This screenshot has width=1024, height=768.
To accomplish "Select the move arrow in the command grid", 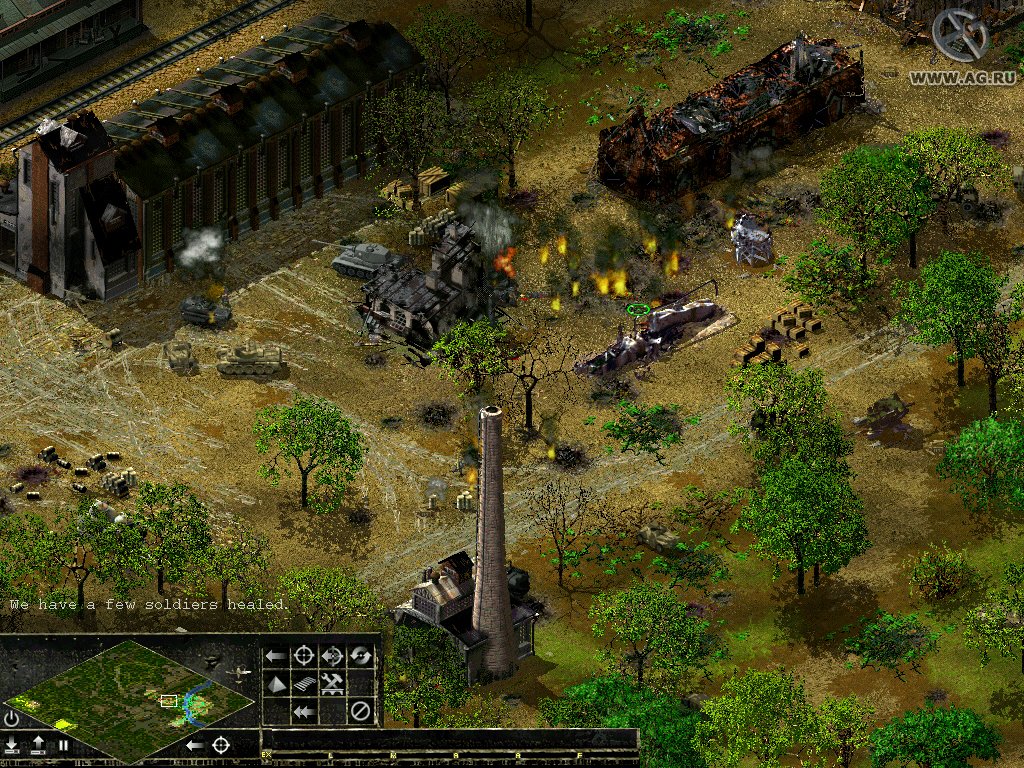I will click(276, 656).
